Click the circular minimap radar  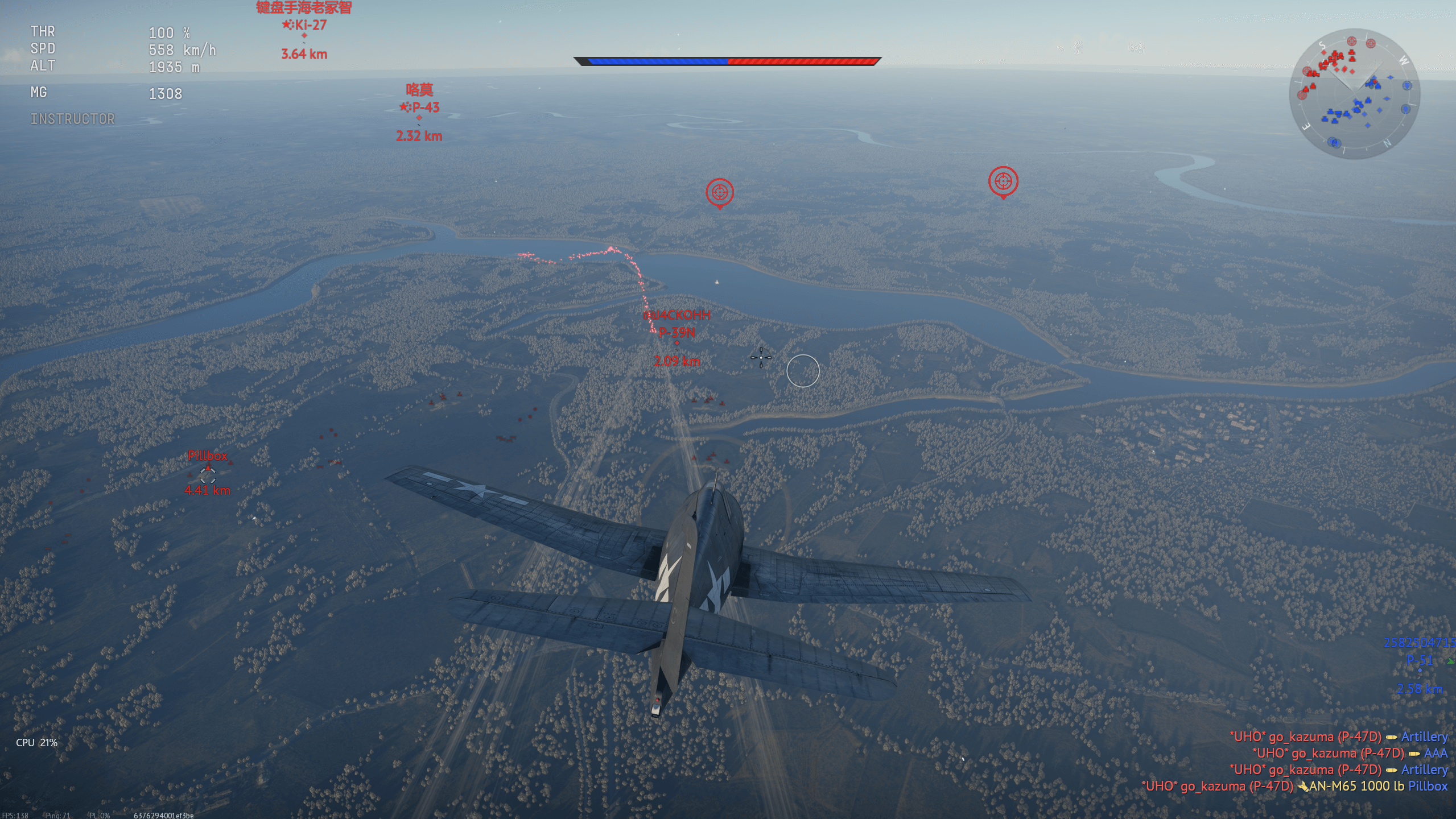1354,94
